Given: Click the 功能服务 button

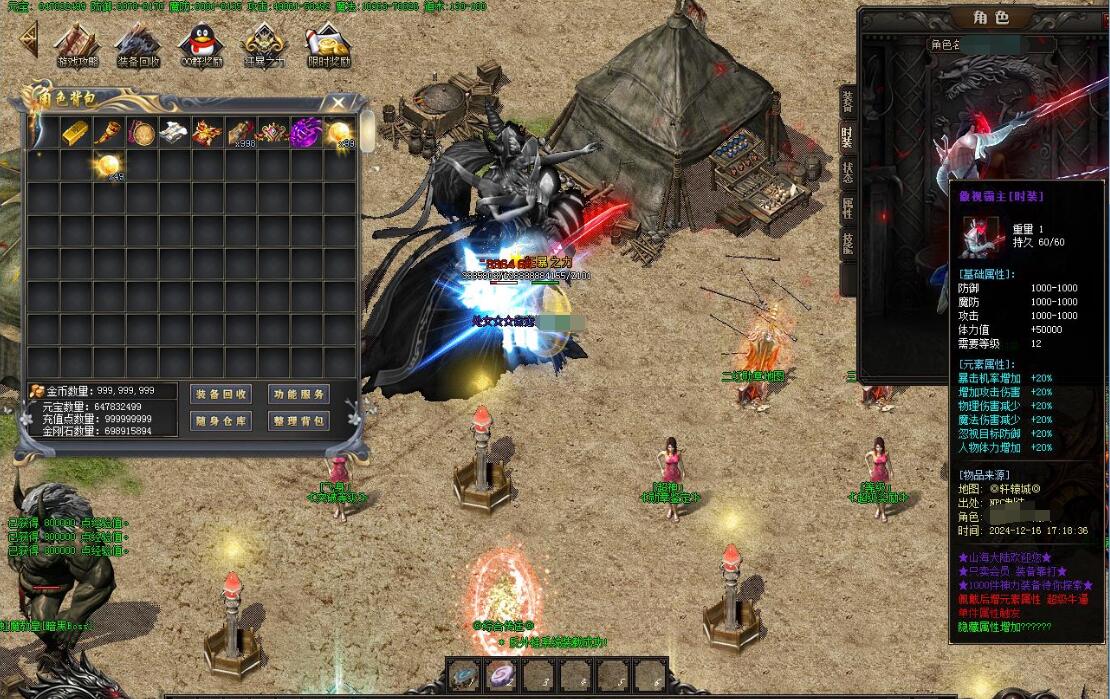Looking at the screenshot, I should point(299,394).
